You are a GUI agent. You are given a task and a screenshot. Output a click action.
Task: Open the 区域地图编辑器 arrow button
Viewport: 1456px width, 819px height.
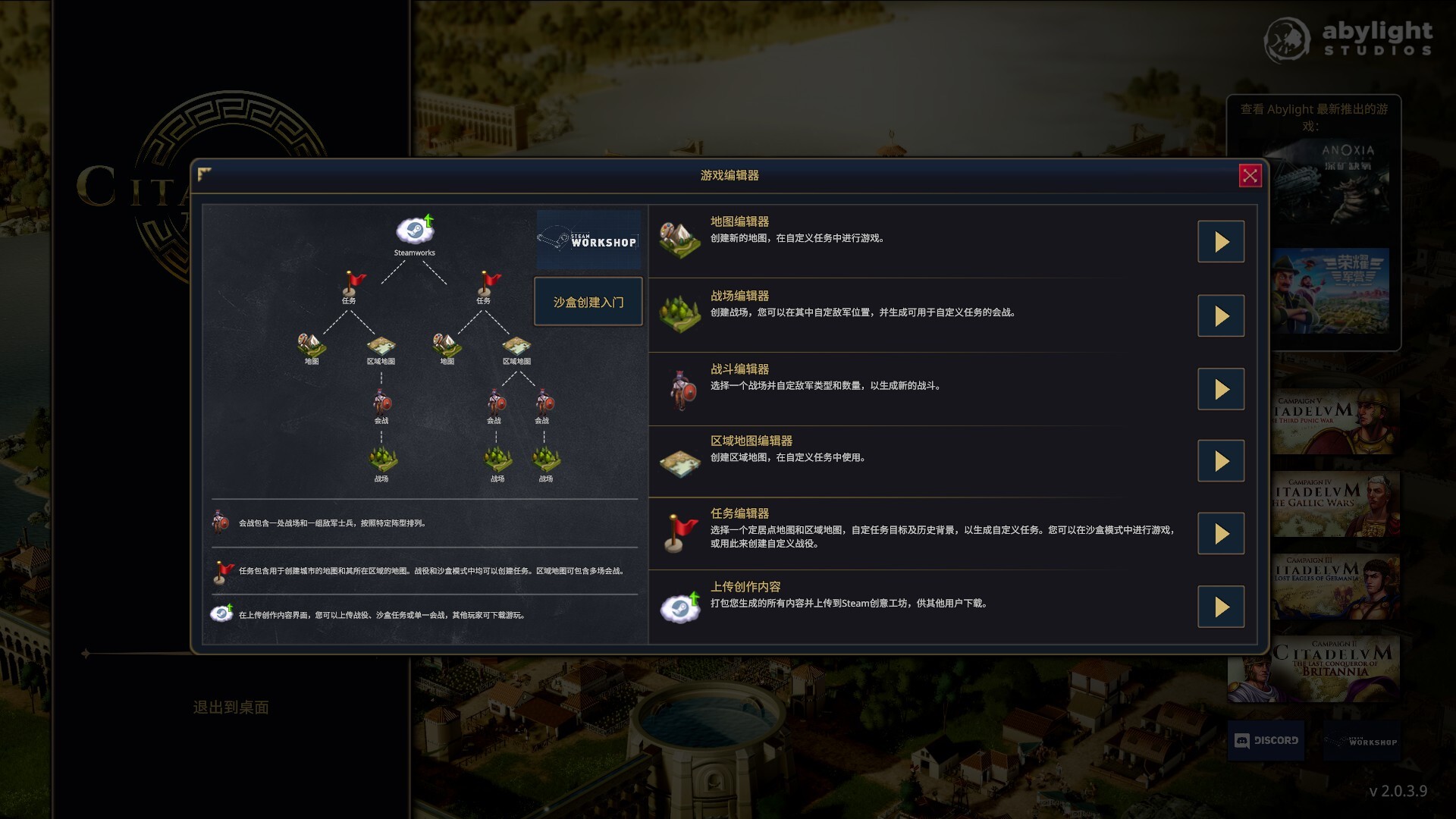pos(1221,460)
